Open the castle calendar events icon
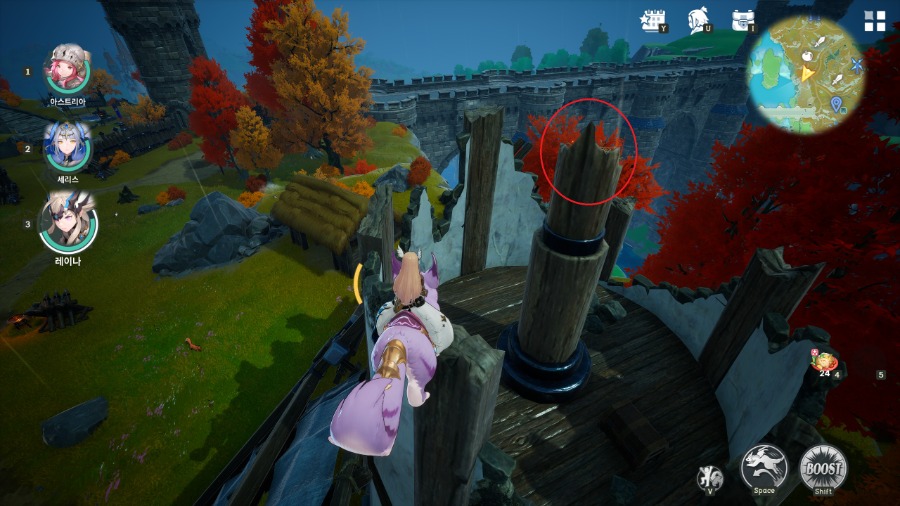Screen dimensions: 900x506 pyautogui.click(x=654, y=20)
